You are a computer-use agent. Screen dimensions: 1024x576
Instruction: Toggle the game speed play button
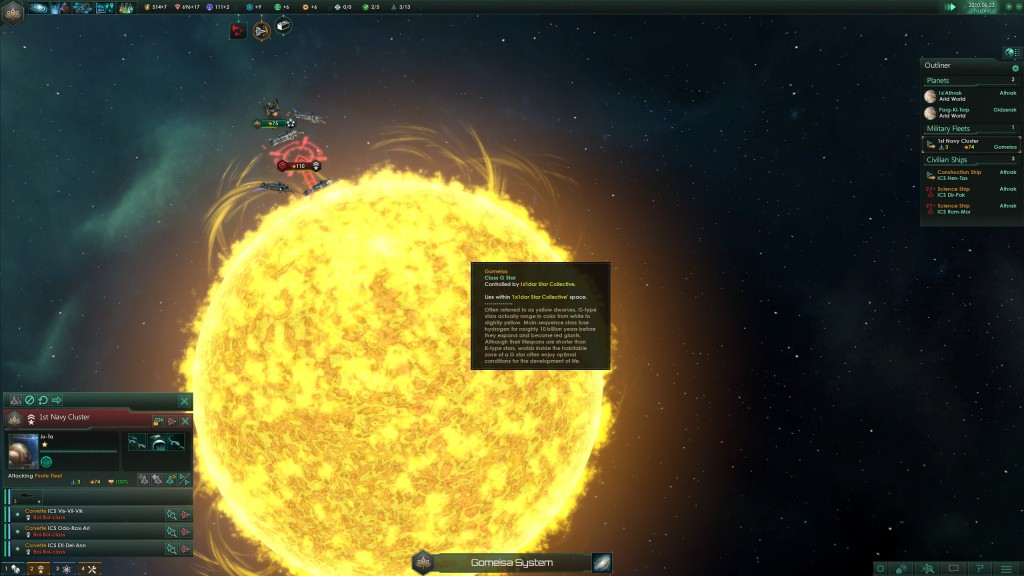[x=951, y=7]
